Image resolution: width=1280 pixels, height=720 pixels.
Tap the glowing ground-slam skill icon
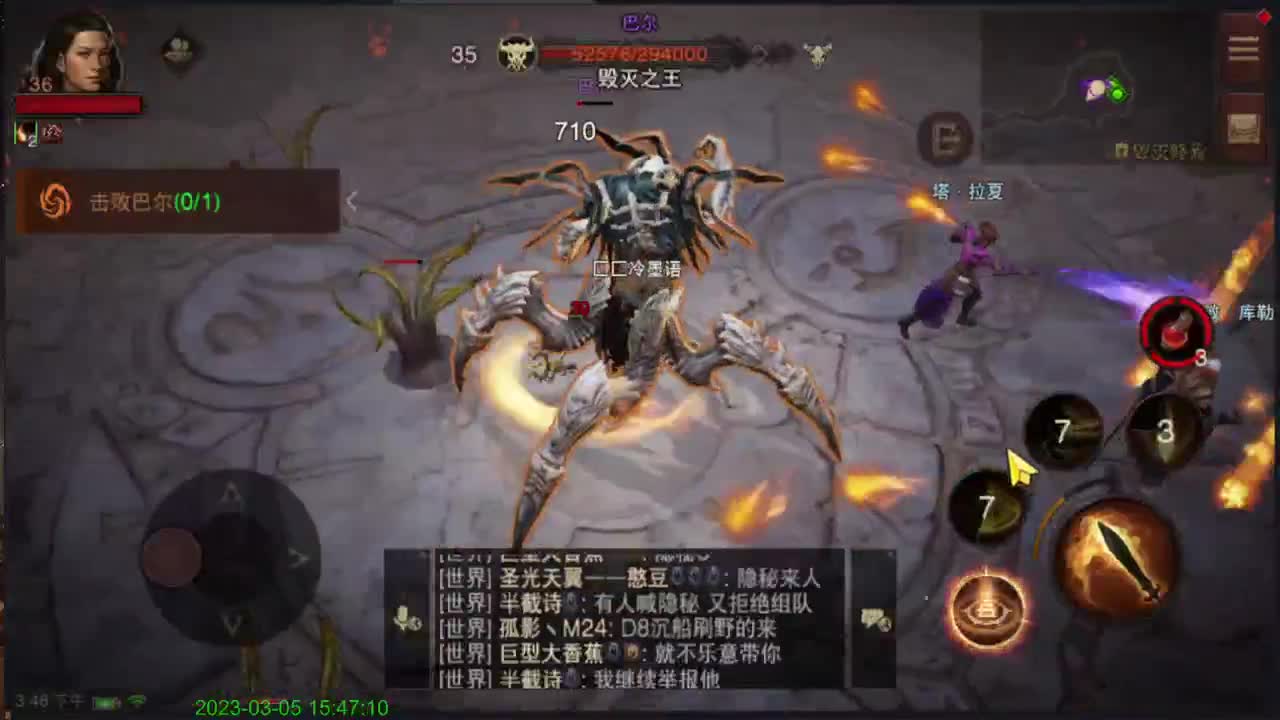pos(988,608)
